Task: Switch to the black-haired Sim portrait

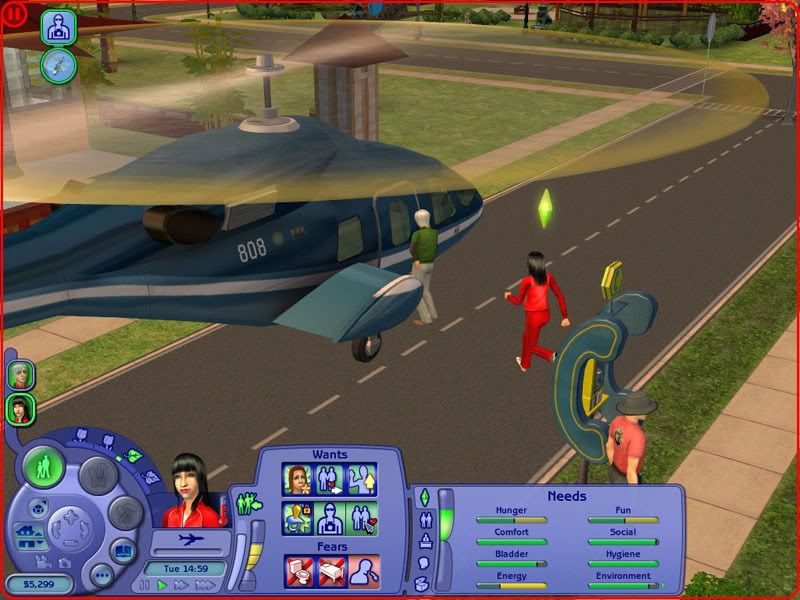Action: [x=20, y=408]
